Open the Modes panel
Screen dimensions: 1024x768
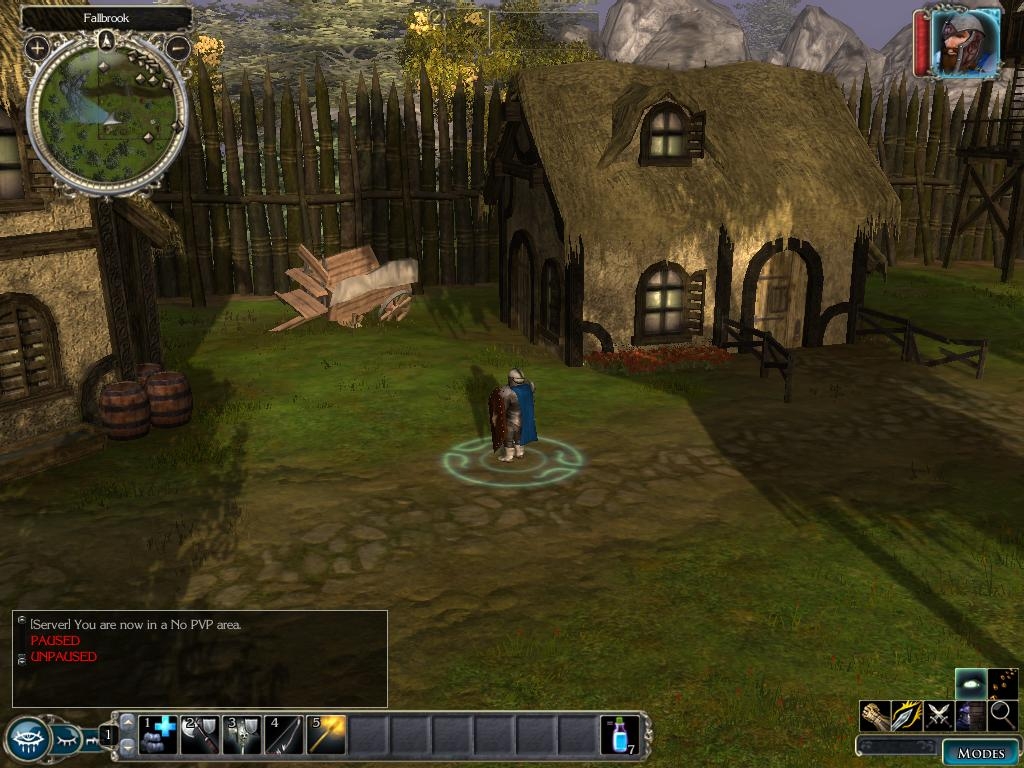980,752
